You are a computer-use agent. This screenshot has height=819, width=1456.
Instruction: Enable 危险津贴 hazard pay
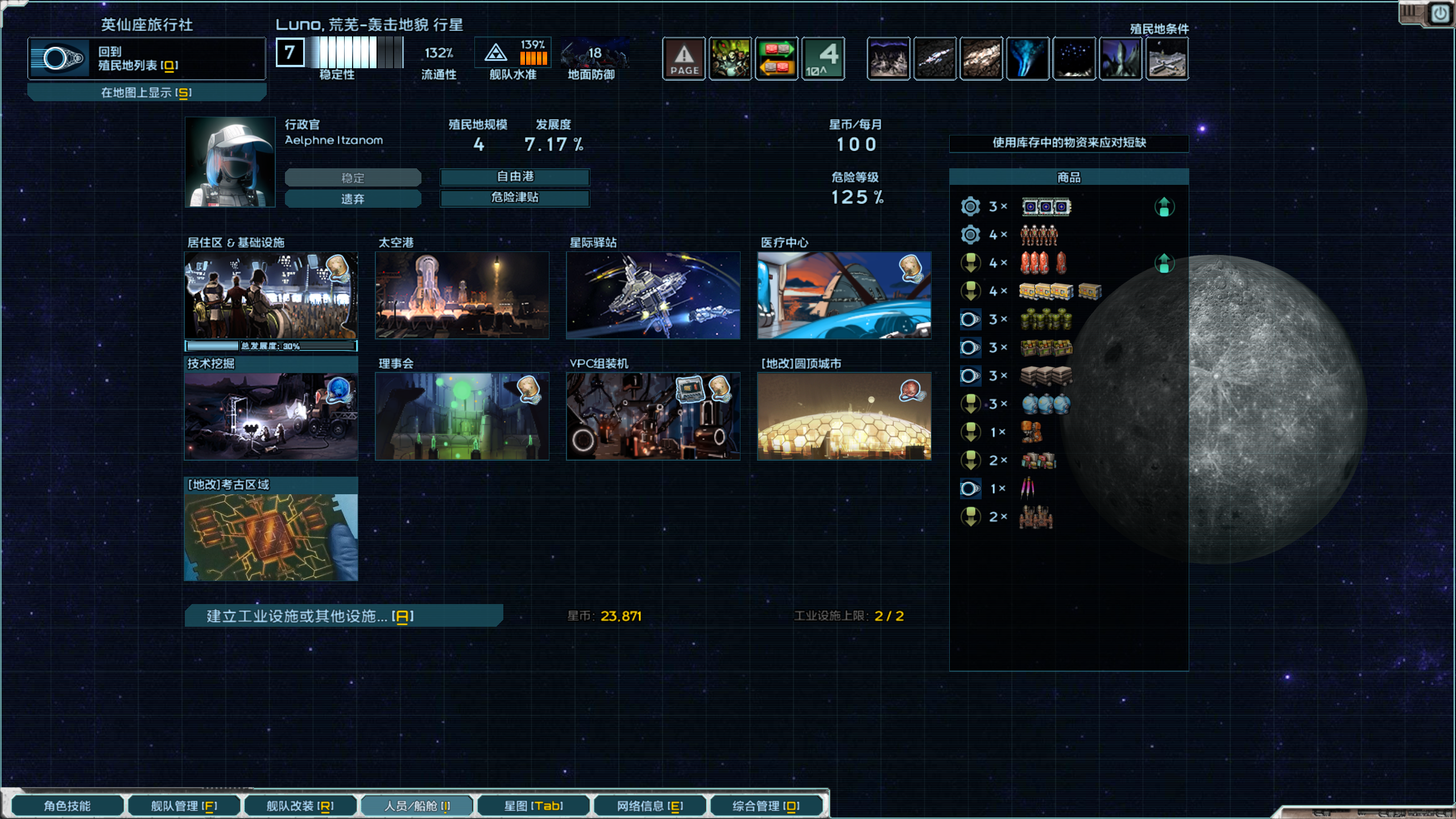tap(515, 198)
